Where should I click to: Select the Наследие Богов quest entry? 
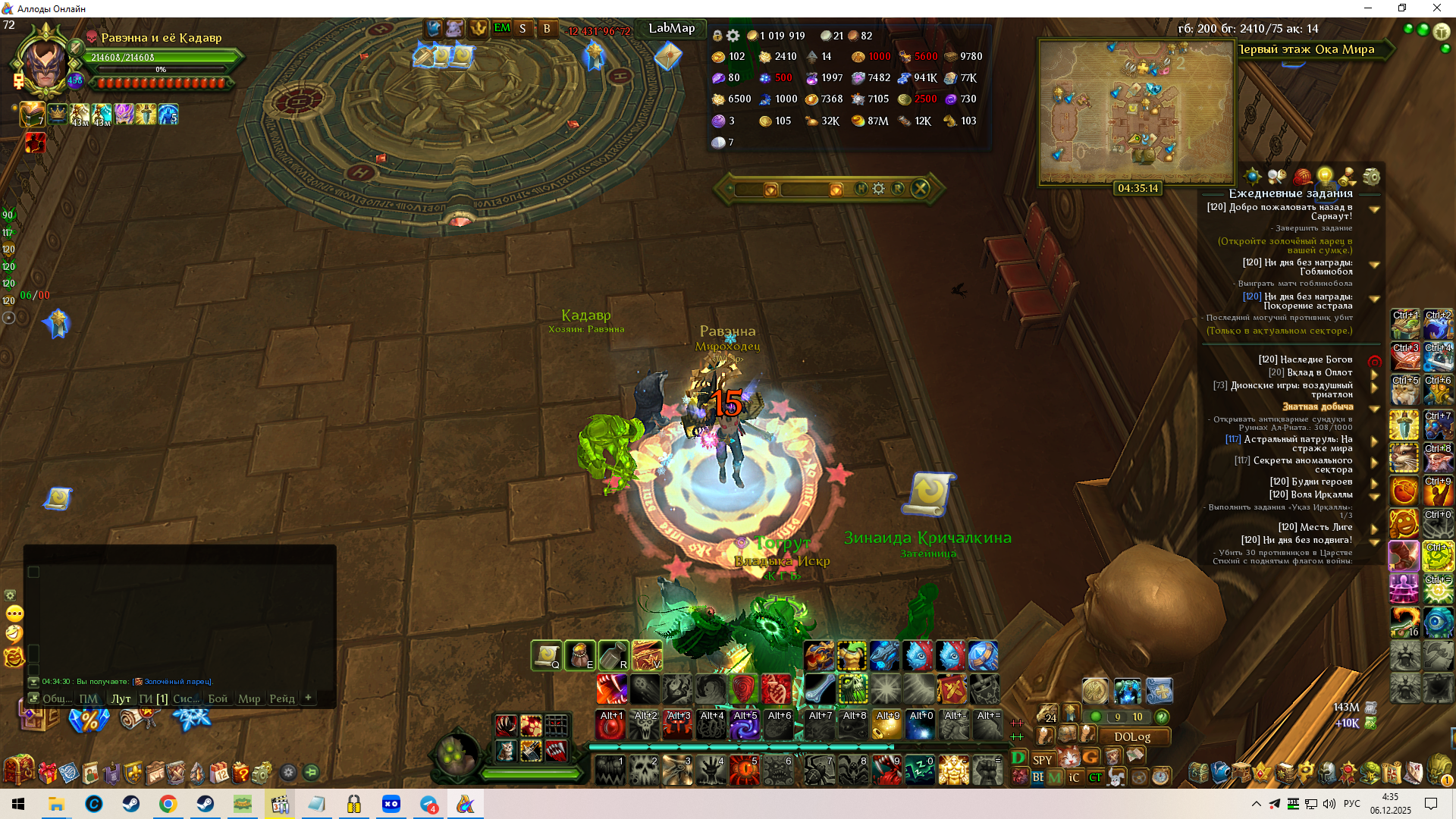[1305, 359]
